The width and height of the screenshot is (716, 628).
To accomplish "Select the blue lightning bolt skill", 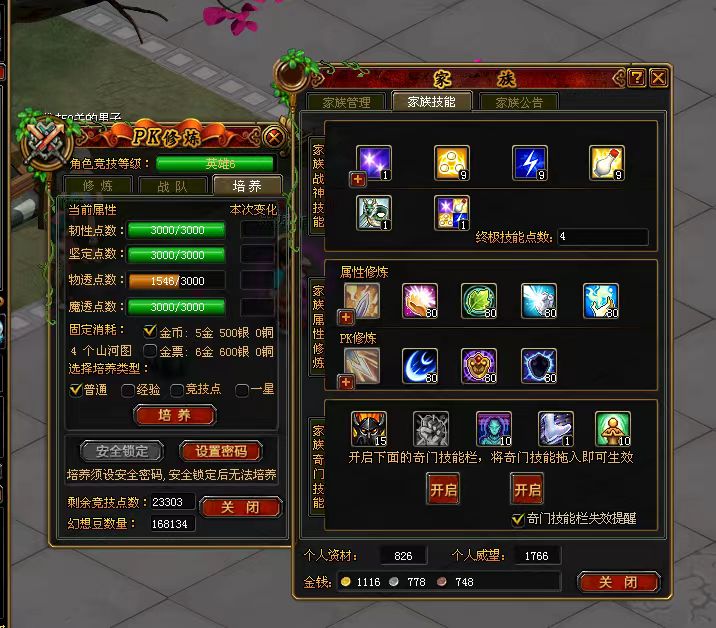I will (530, 163).
